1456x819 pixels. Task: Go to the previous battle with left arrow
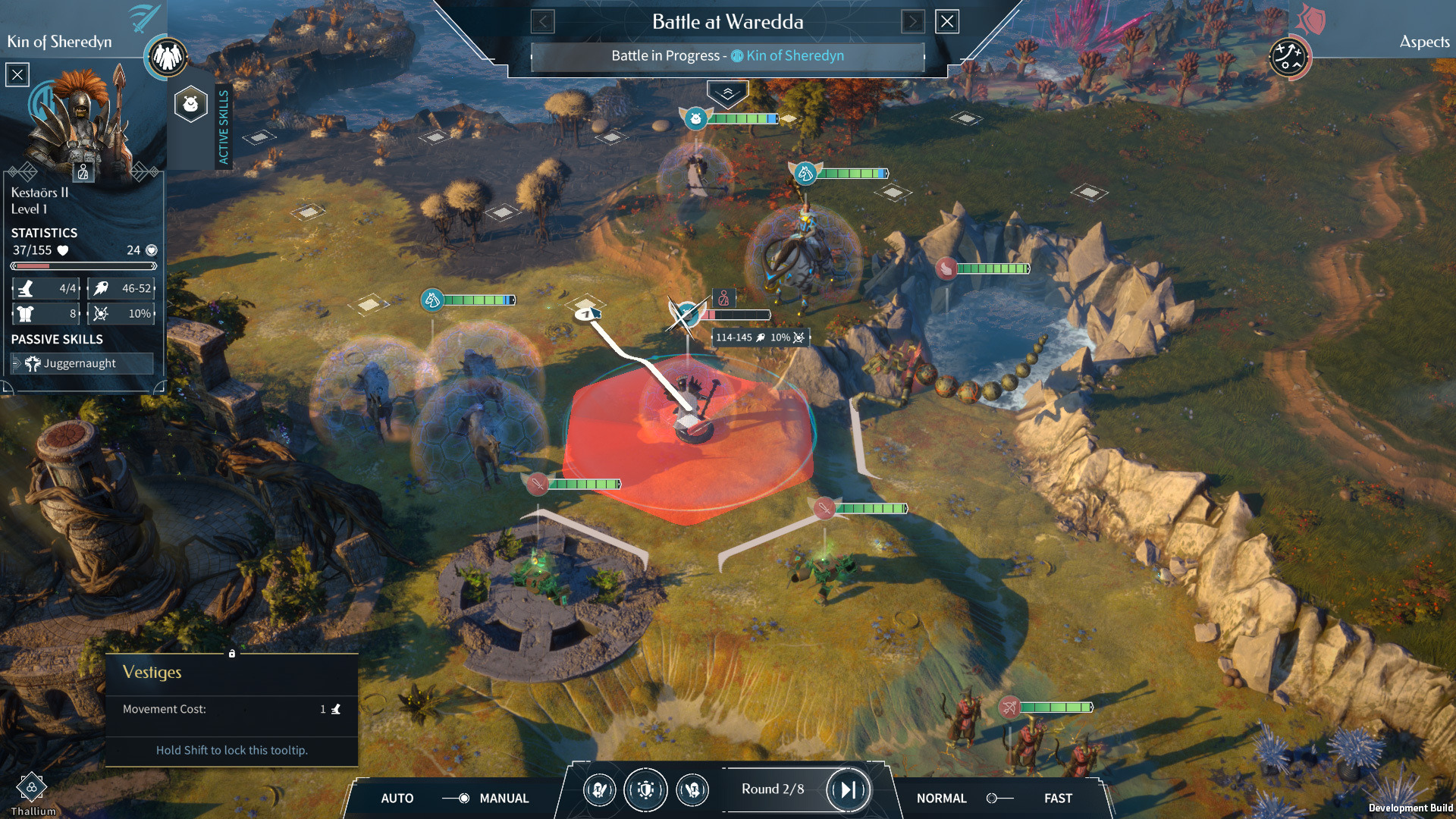[x=542, y=22]
